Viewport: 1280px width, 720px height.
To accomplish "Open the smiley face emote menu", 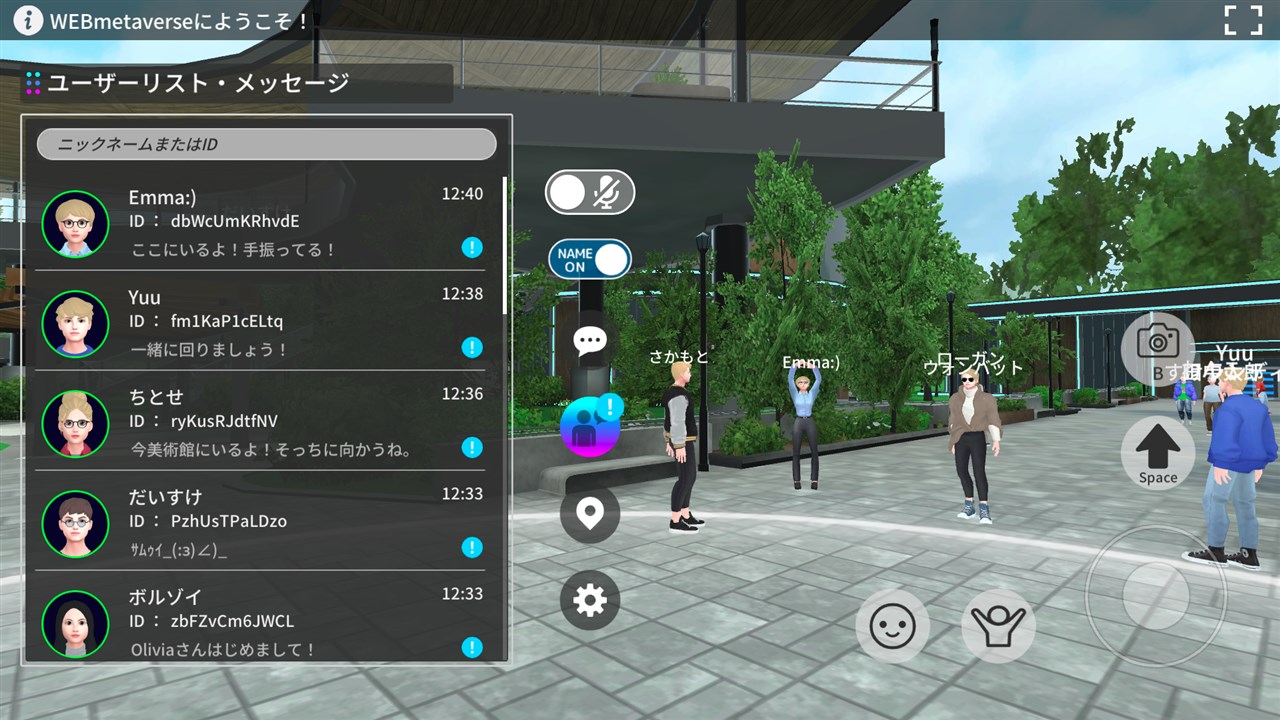I will pos(892,627).
